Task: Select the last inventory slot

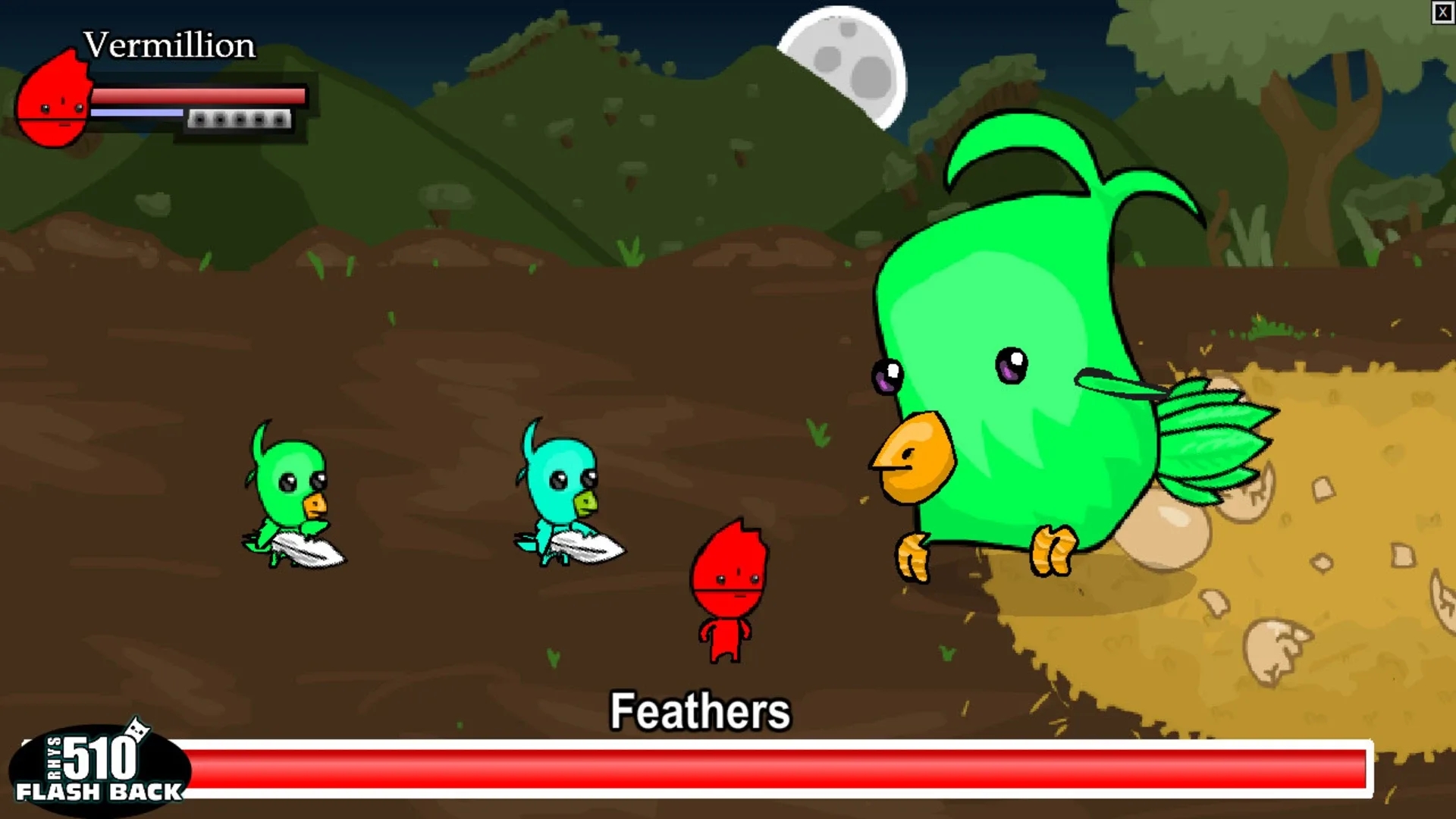Action: (279, 120)
